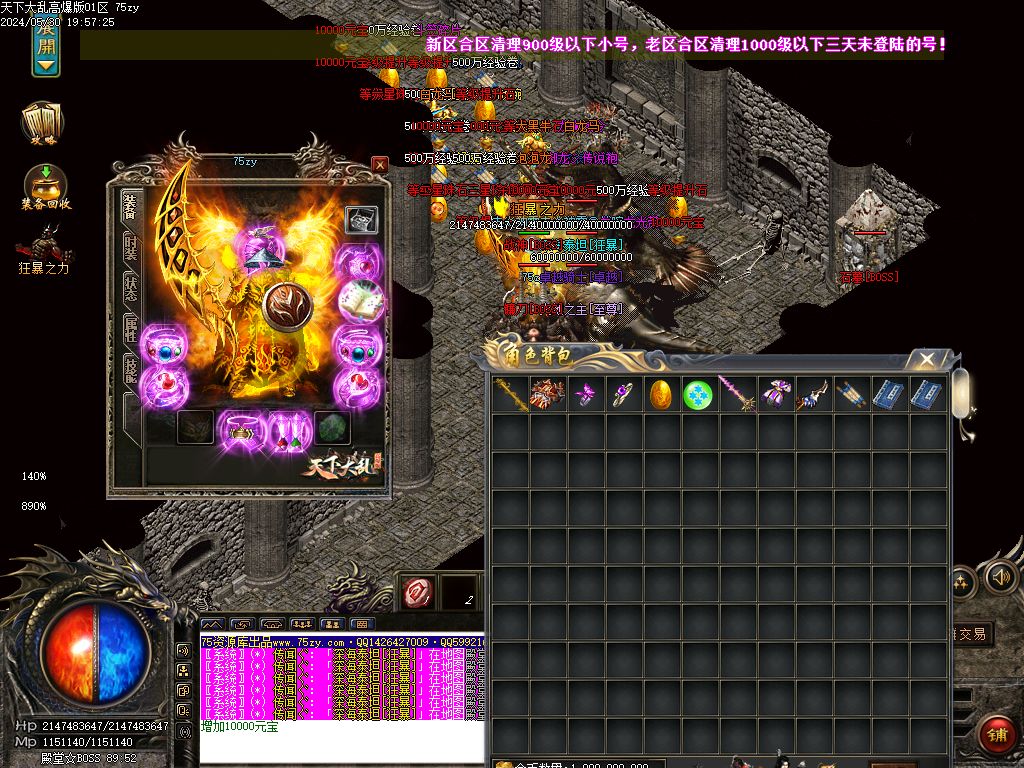Select the pink spear in the inventory
This screenshot has width=1024, height=768.
[736, 394]
